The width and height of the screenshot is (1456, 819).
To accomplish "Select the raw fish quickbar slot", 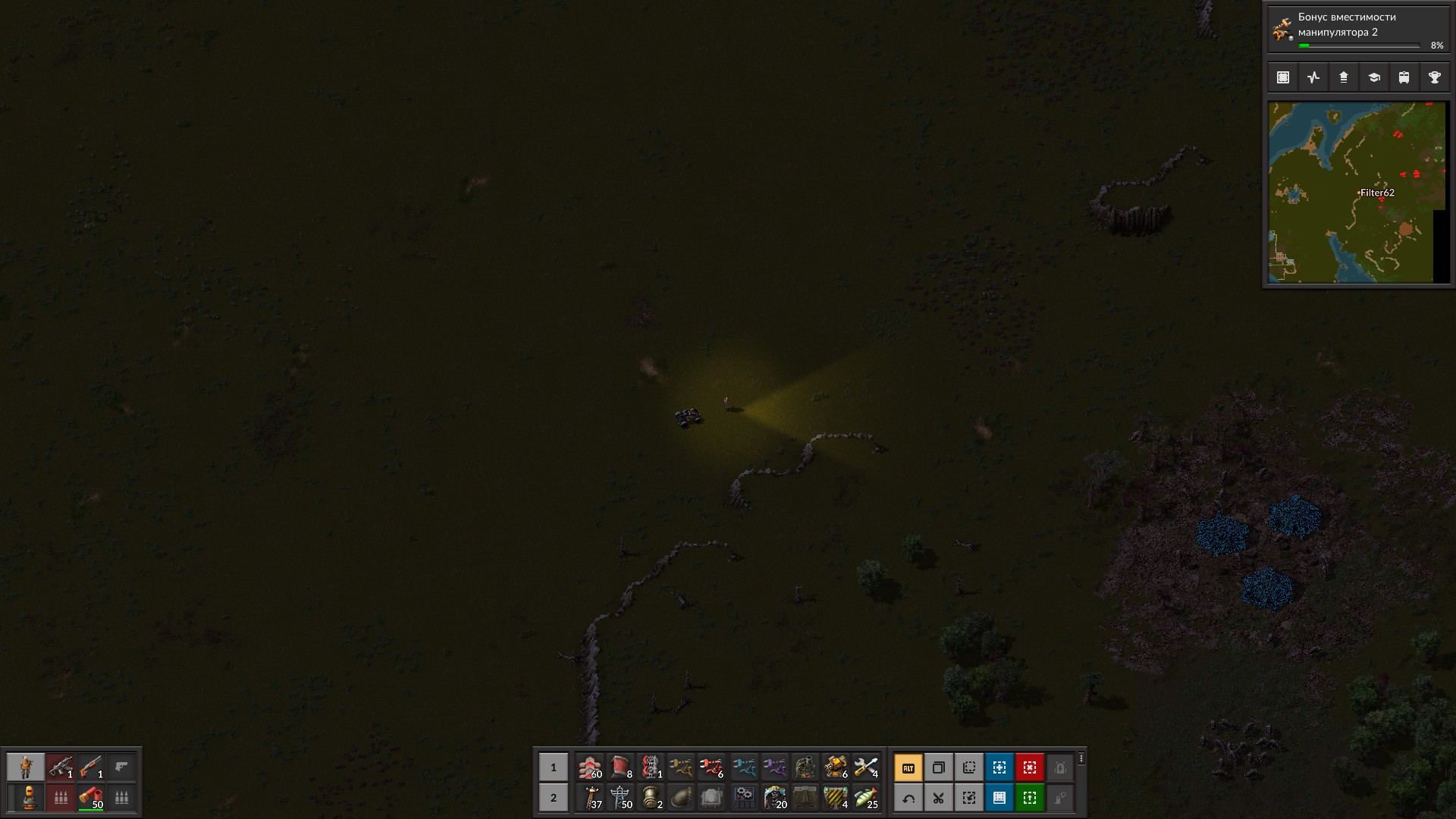I will pos(865,798).
